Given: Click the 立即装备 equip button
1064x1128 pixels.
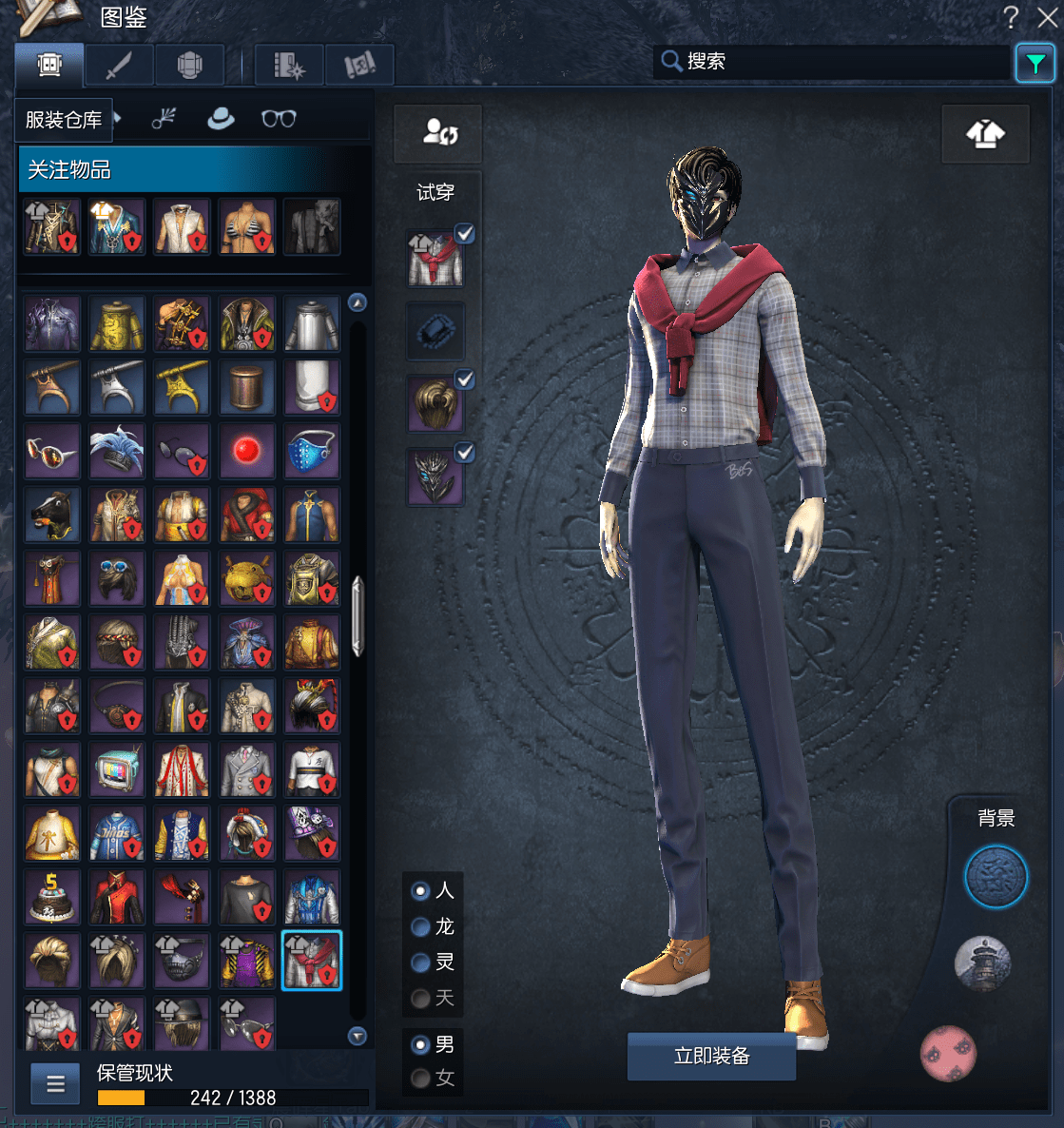Looking at the screenshot, I should 711,1056.
